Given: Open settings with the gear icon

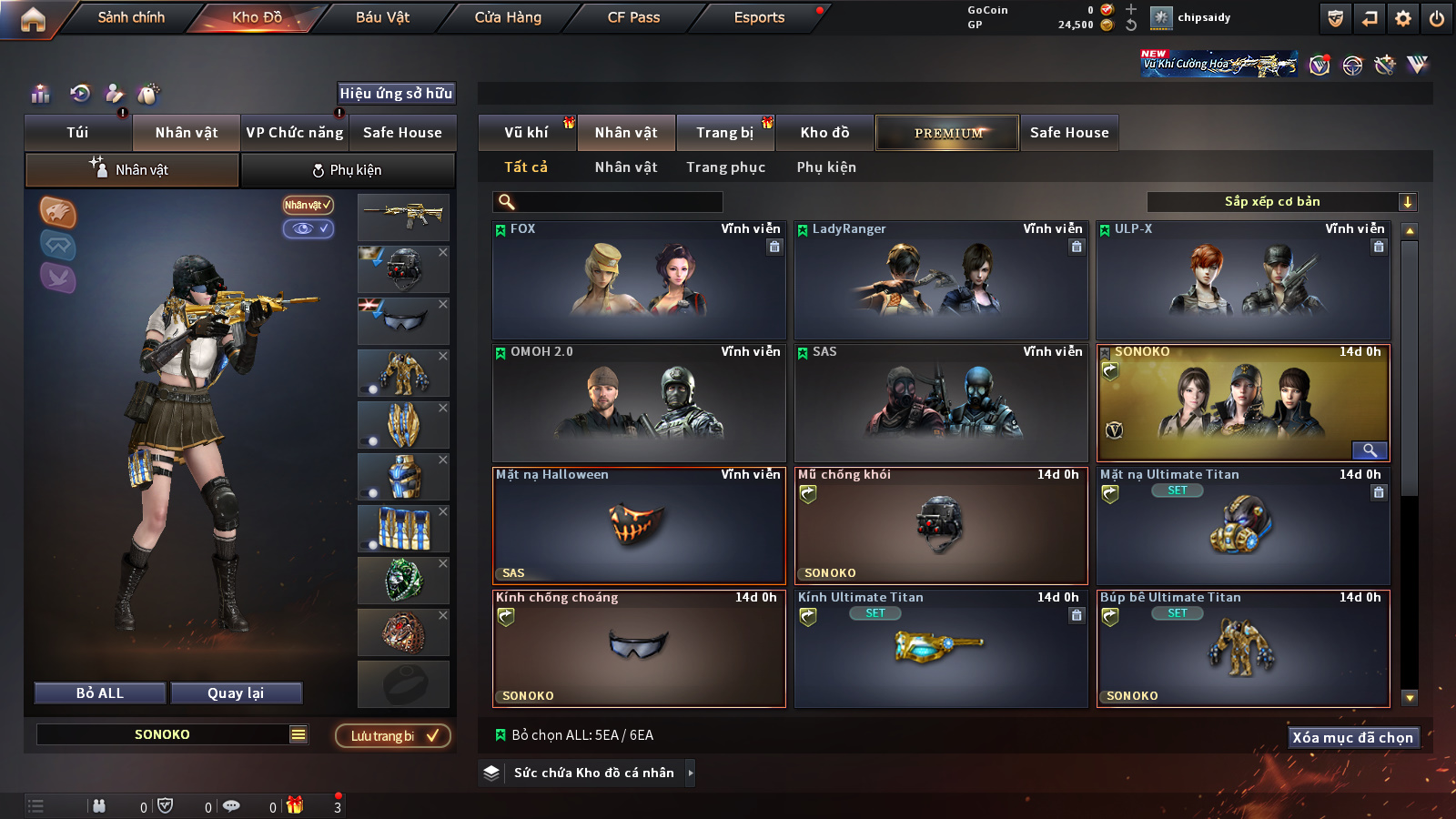Looking at the screenshot, I should coord(1403,18).
